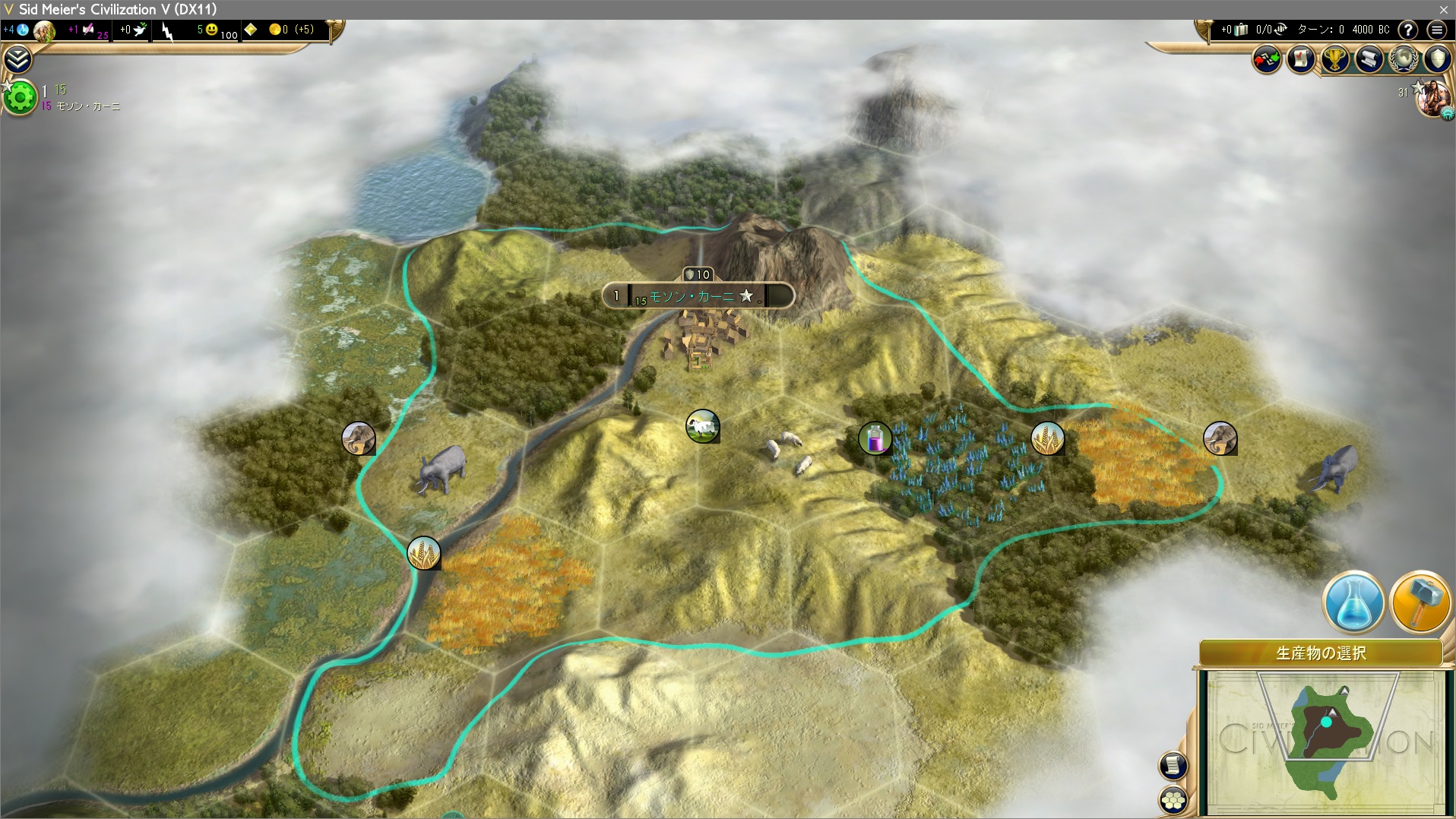Click the green gear city production icon
Image resolution: width=1456 pixels, height=819 pixels.
click(x=21, y=97)
